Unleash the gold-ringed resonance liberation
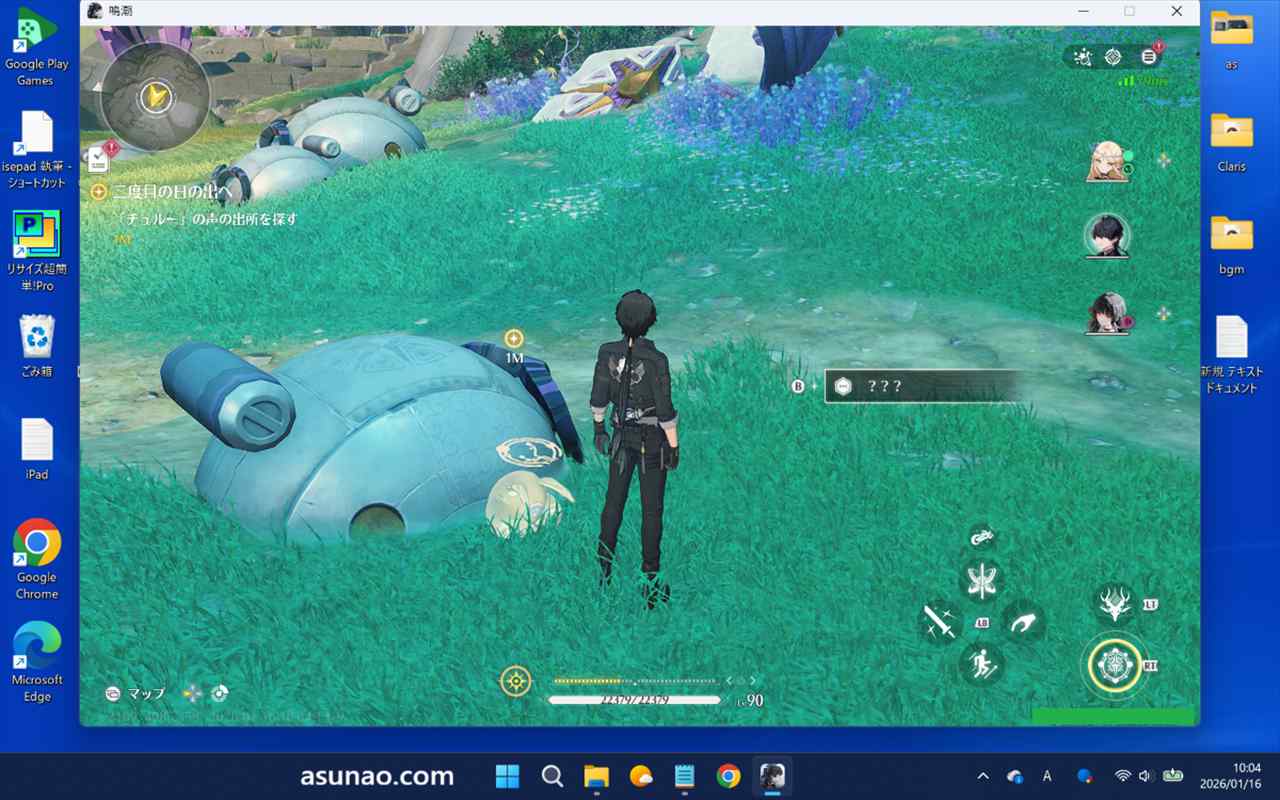 tap(1115, 664)
